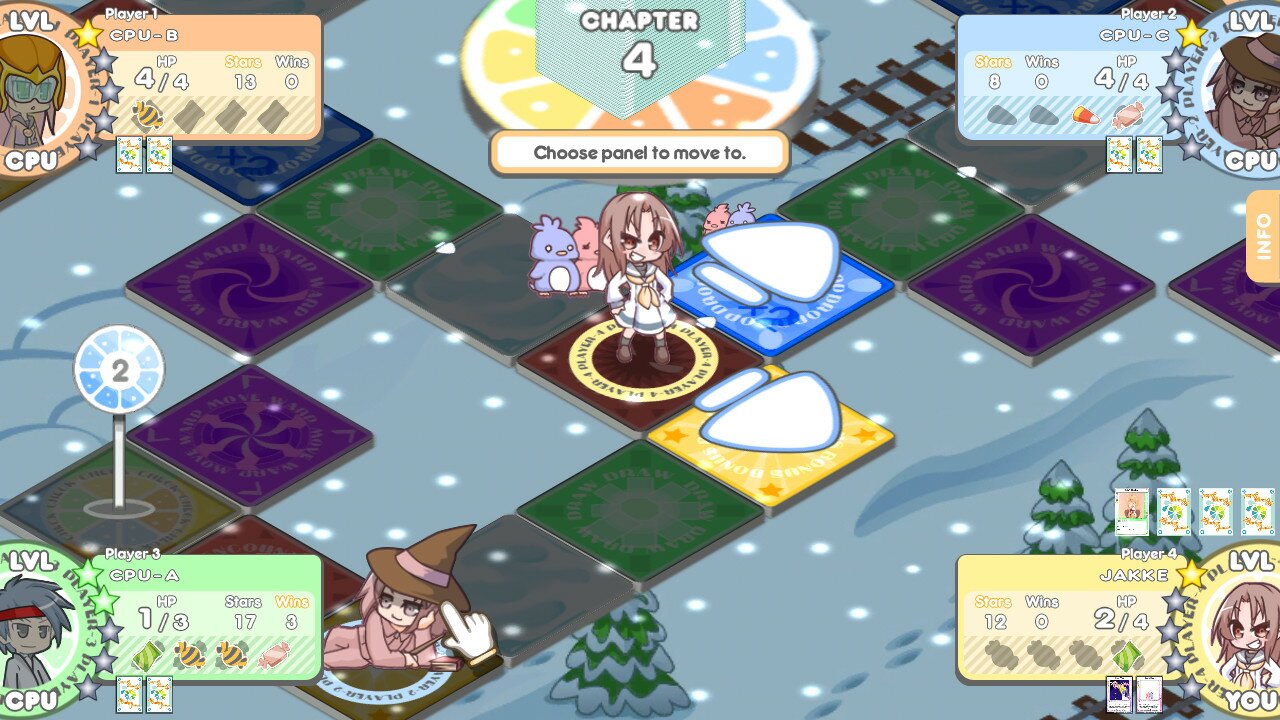Click the candy item icon in CPU-B's panel
The image size is (1280, 720).
[146, 114]
